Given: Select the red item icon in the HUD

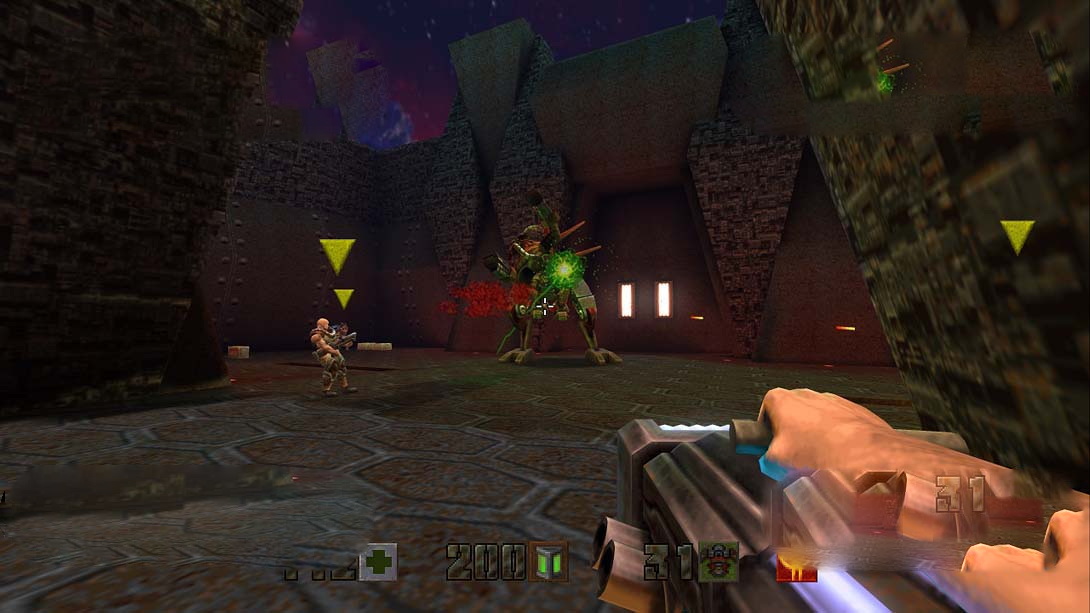Looking at the screenshot, I should pyautogui.click(x=796, y=567).
